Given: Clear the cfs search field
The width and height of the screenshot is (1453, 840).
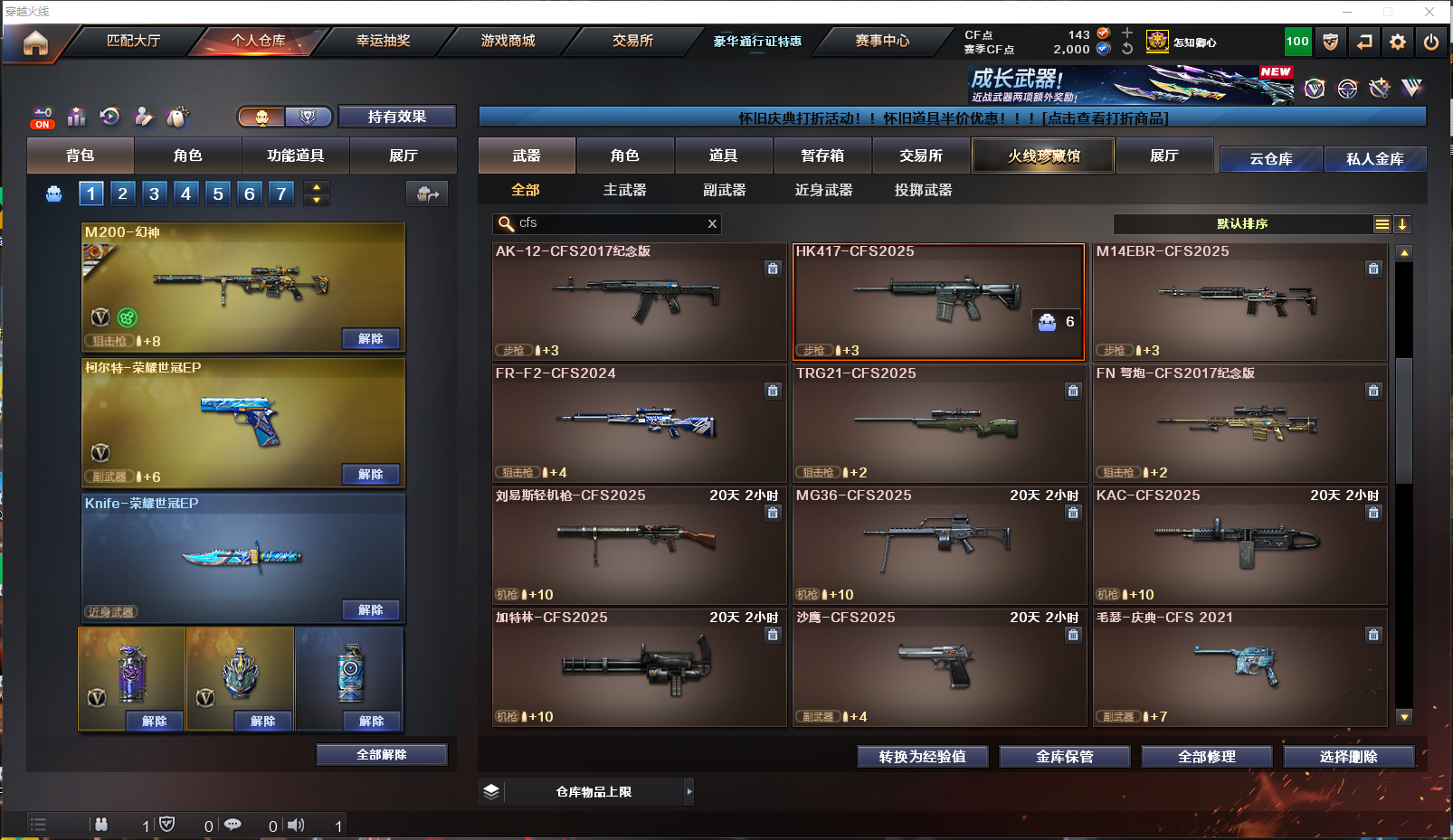Looking at the screenshot, I should (x=712, y=223).
